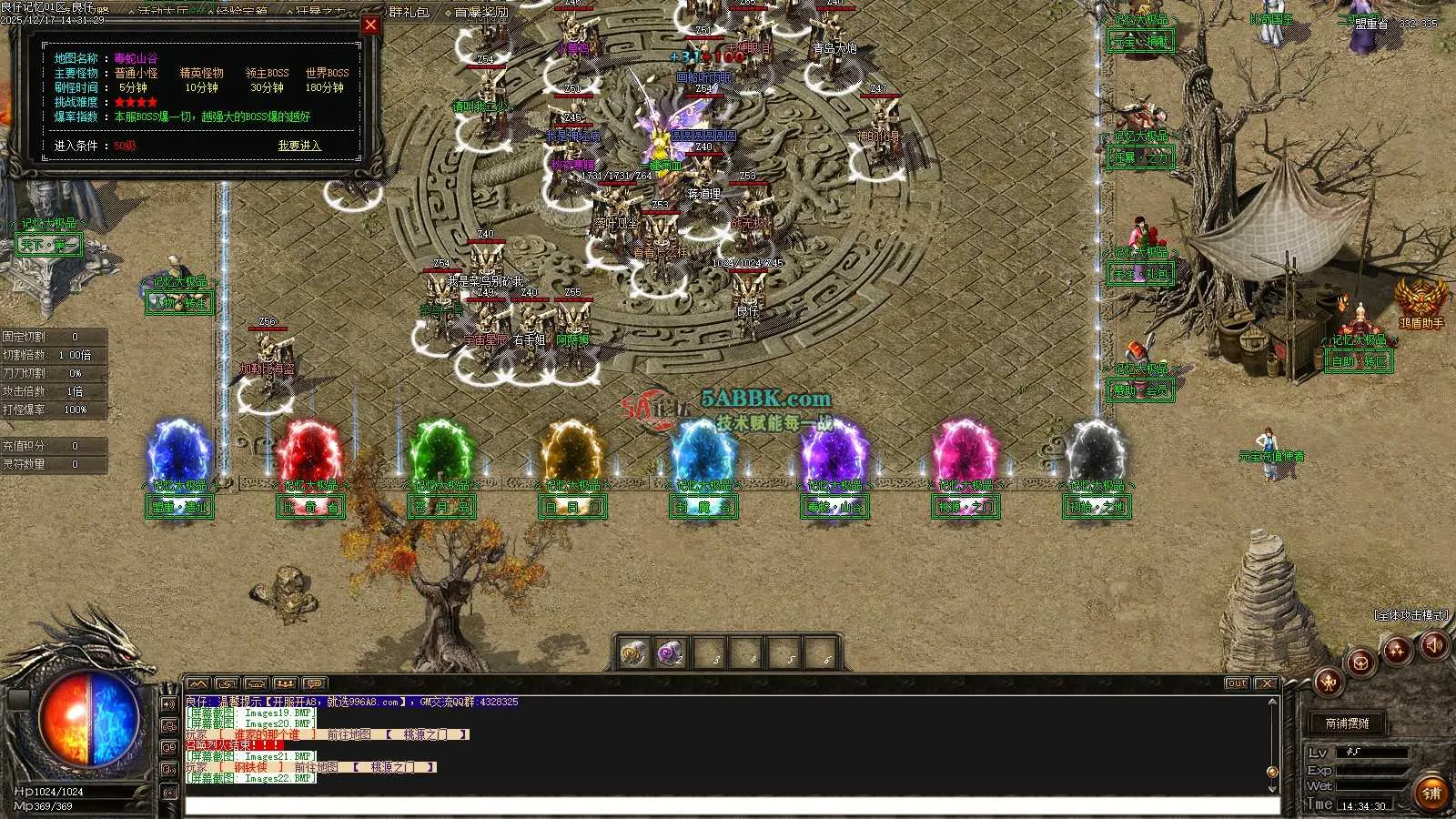The width and height of the screenshot is (1456, 819).
Task: Close the chat panel with X button
Action: (x=1266, y=683)
